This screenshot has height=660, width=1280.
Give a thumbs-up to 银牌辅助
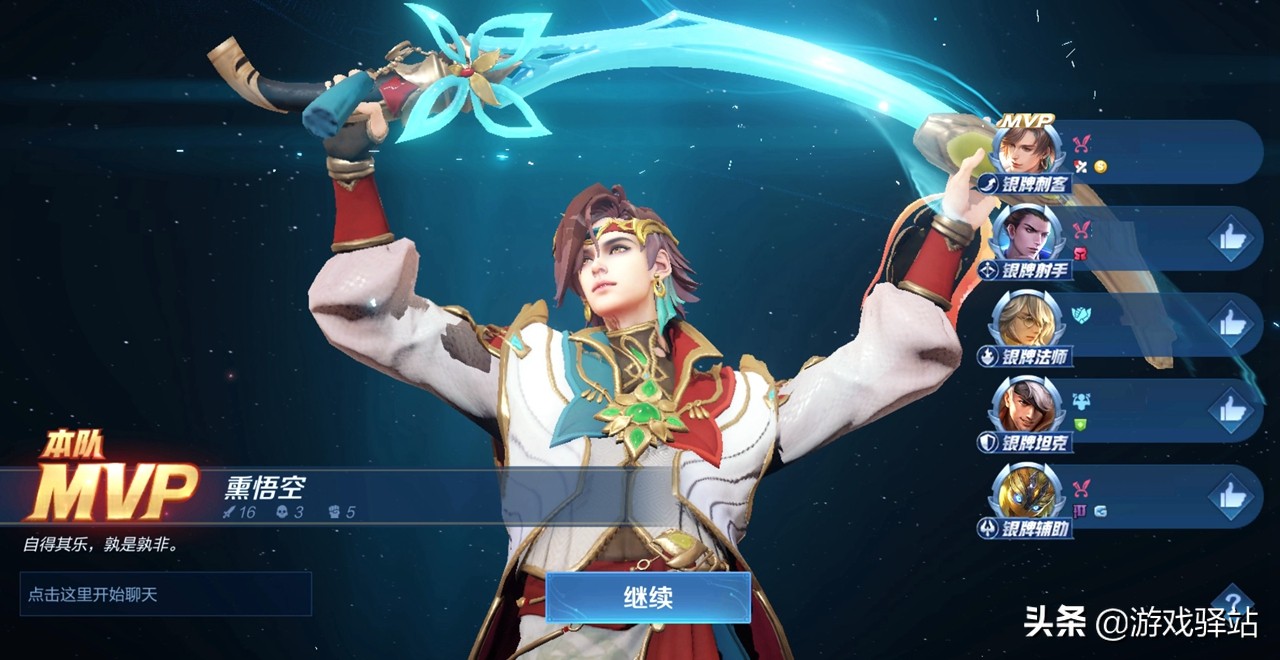(1229, 497)
